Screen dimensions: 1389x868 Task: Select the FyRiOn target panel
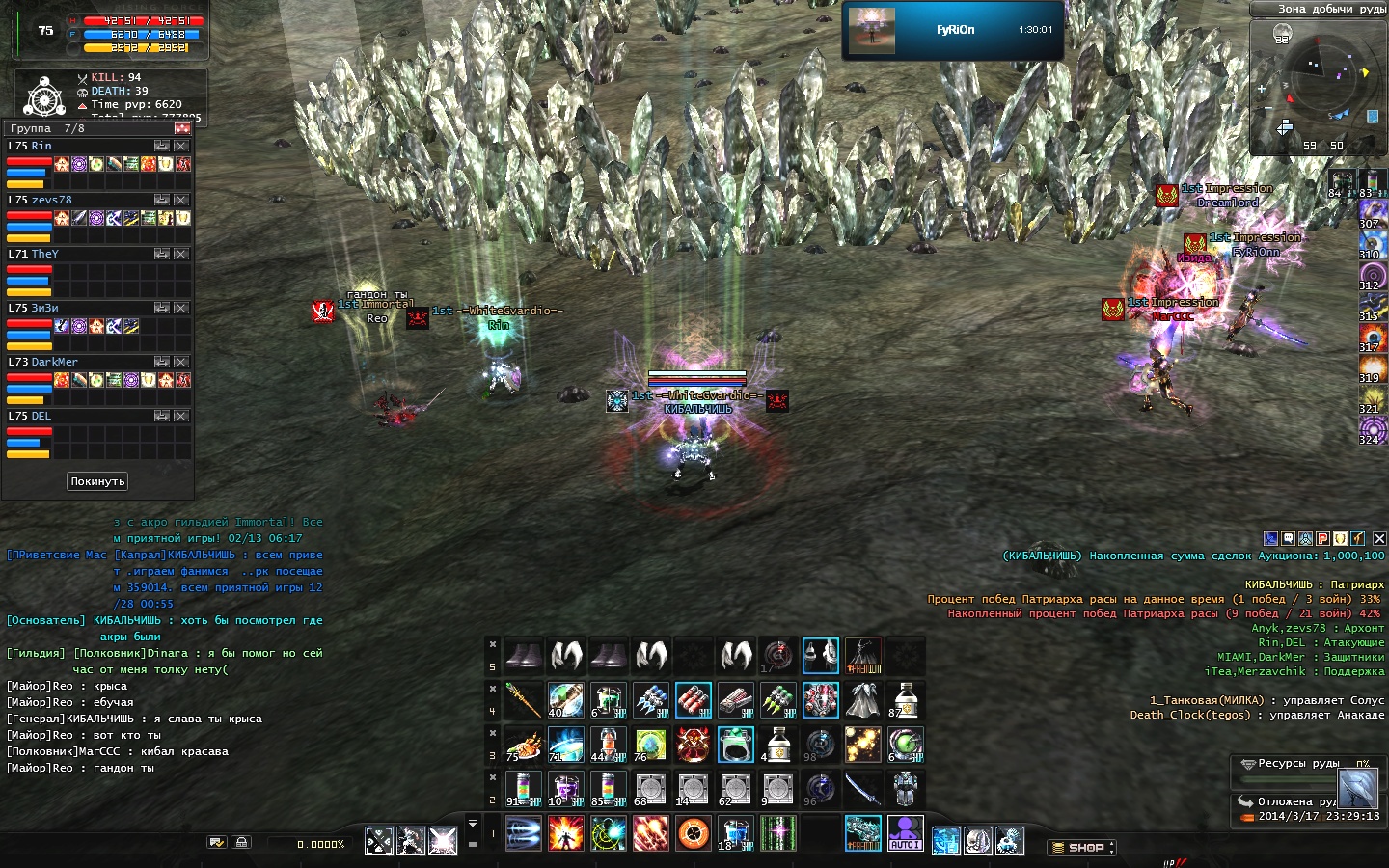953,30
